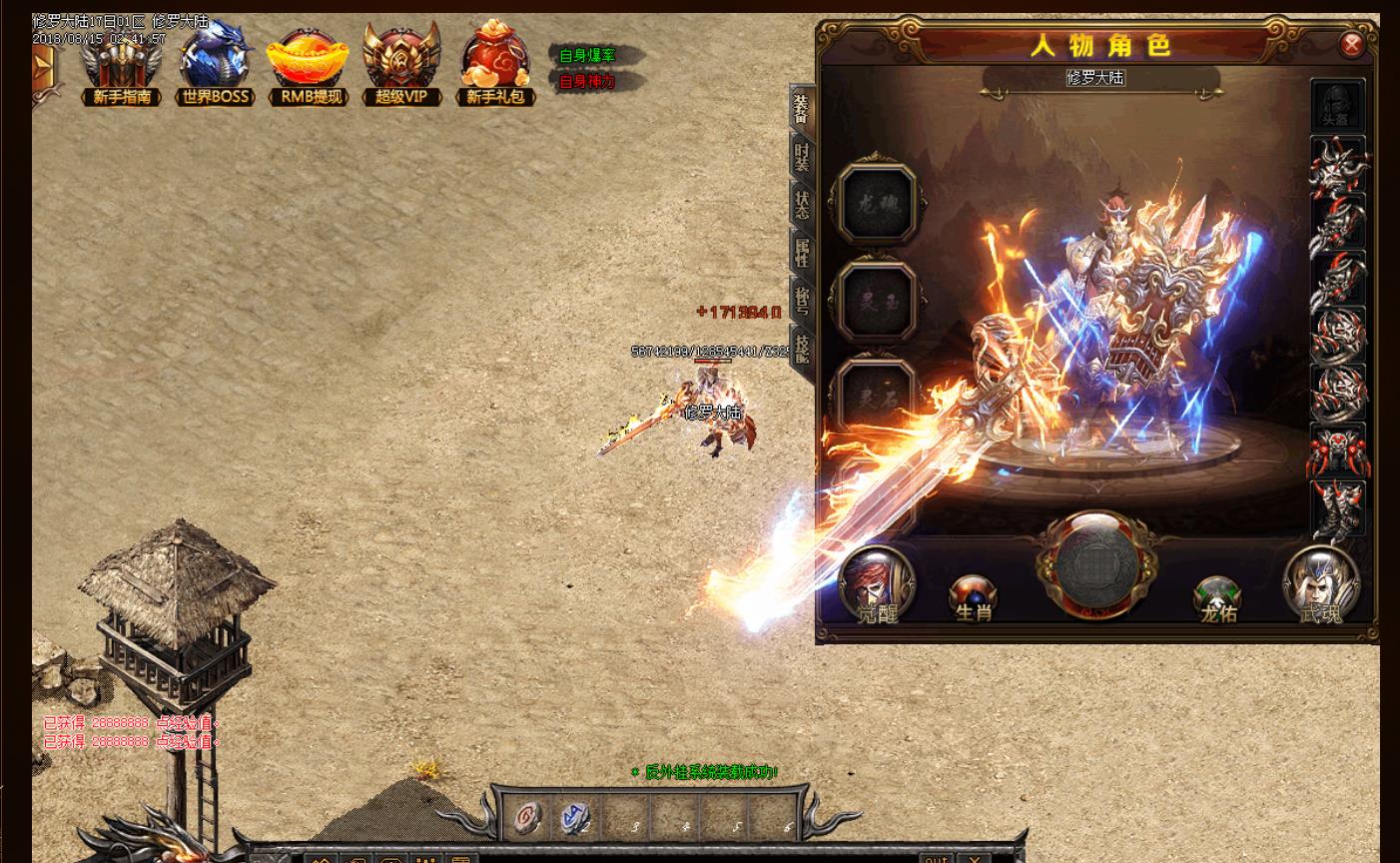Screen dimensions: 1400x863
Task: Use the blue rune stone in hotbar
Action: coord(576,819)
